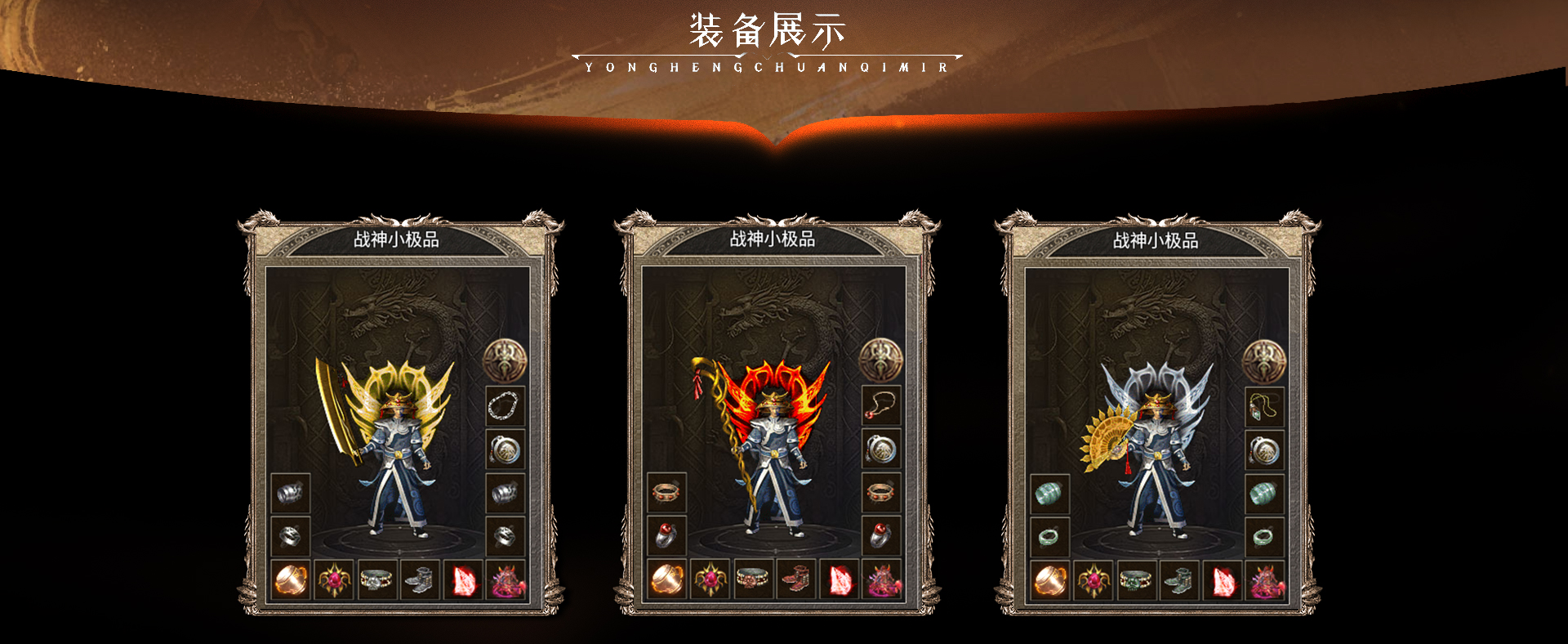Click the jade orb slot in the third panel

pos(1049,493)
